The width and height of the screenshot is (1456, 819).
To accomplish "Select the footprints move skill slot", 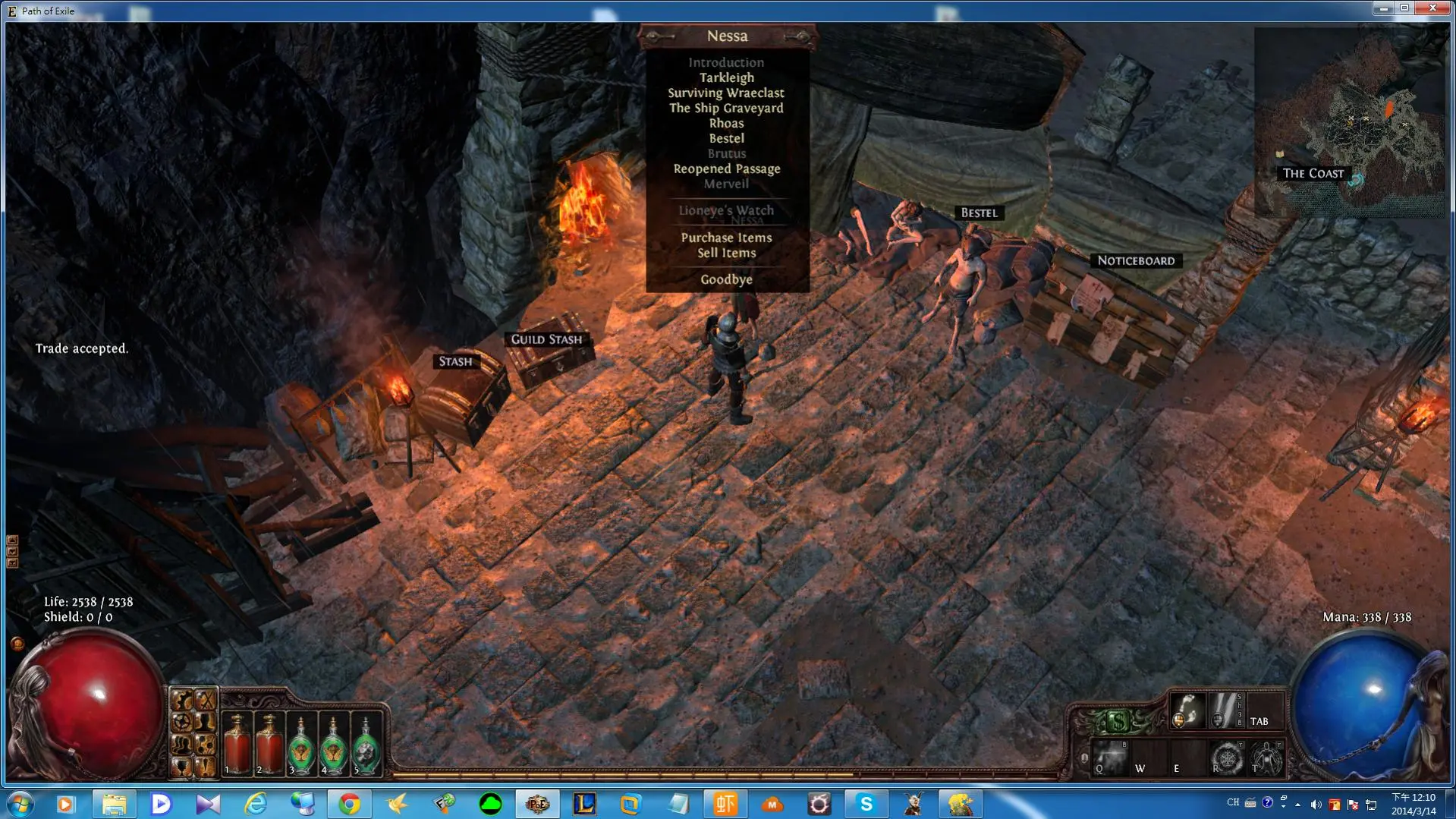I will (1187, 711).
